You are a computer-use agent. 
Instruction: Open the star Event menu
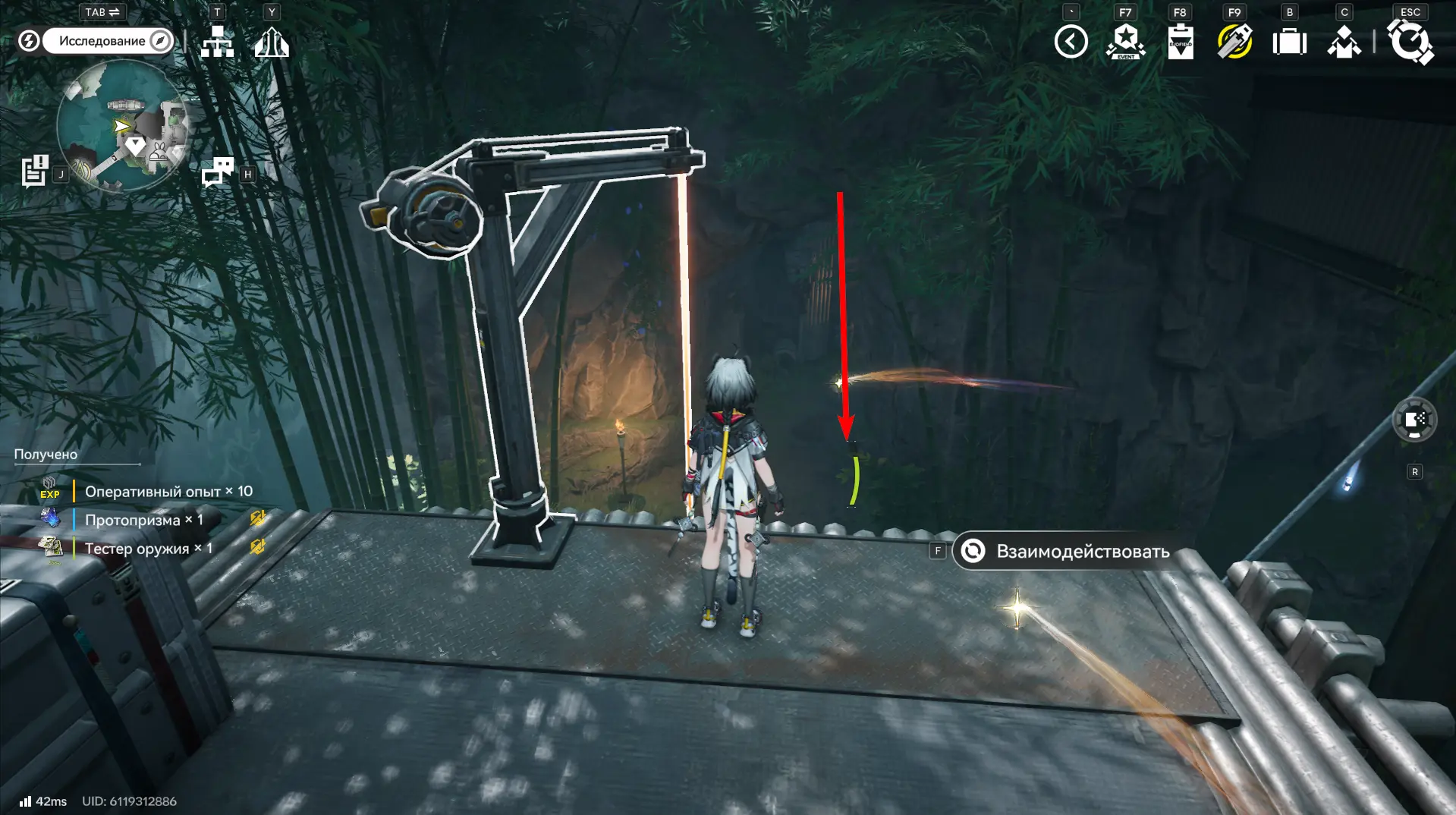click(x=1125, y=42)
